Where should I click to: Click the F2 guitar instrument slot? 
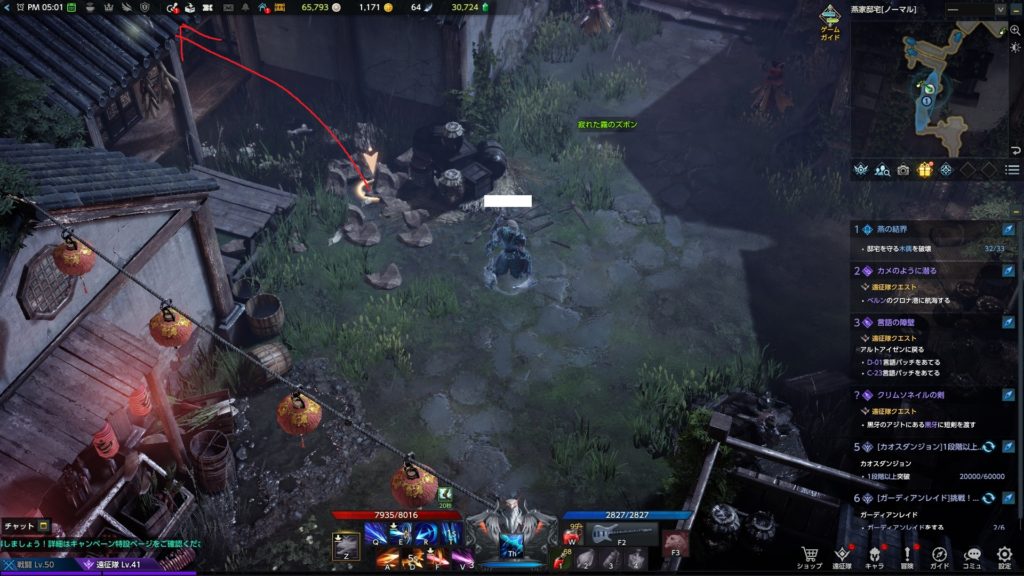click(x=621, y=532)
